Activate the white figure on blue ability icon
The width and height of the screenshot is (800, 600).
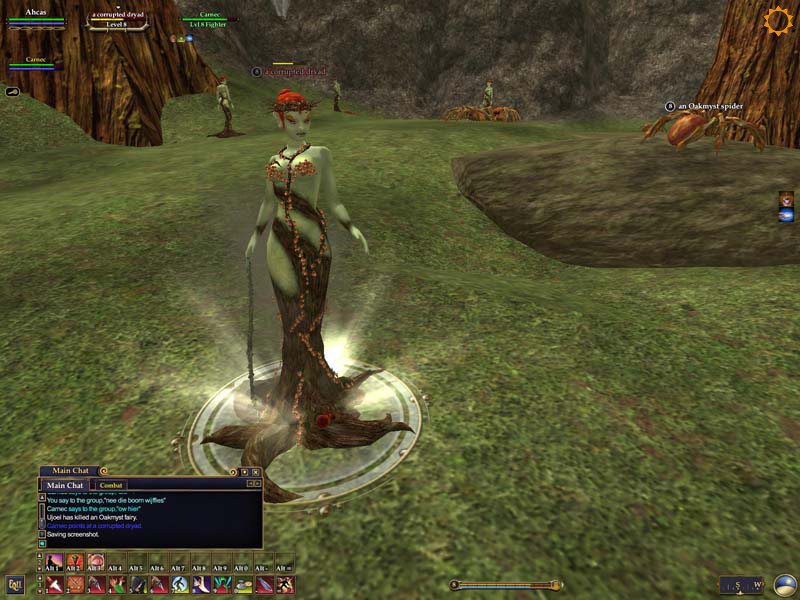[180, 585]
